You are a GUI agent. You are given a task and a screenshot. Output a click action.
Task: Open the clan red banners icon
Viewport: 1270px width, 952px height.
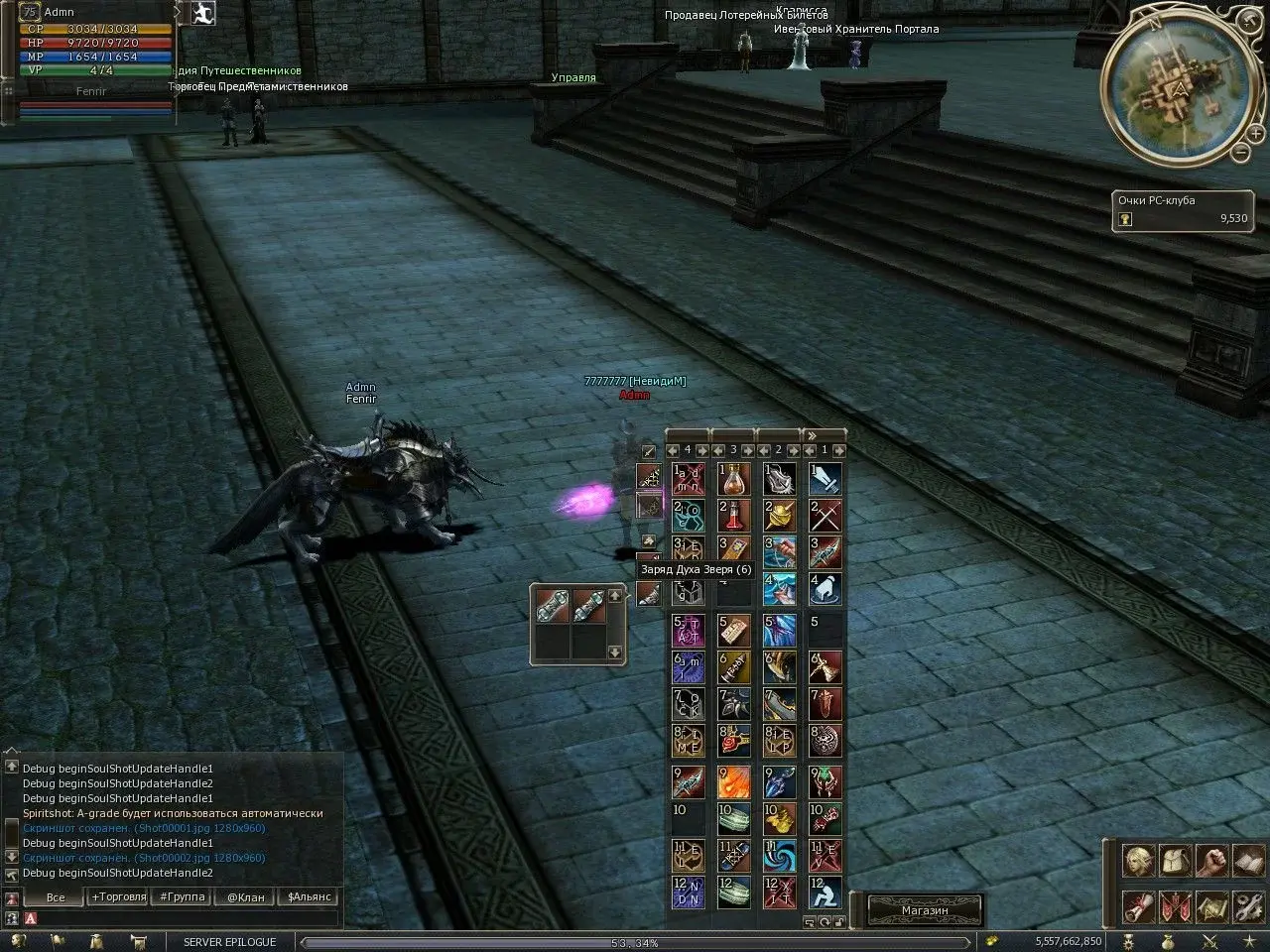1175,906
